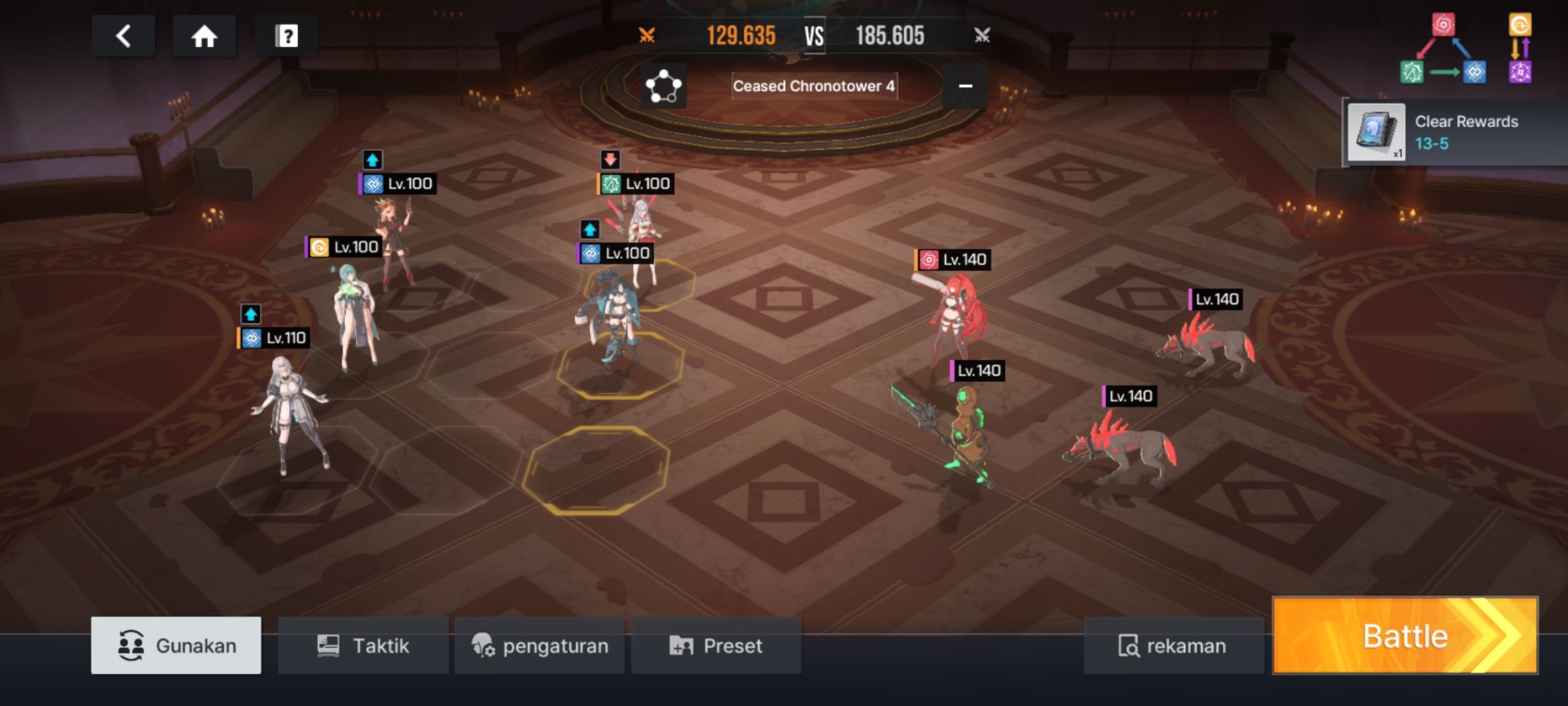This screenshot has height=706, width=1568.
Task: Open the question mark help guide
Action: click(286, 36)
